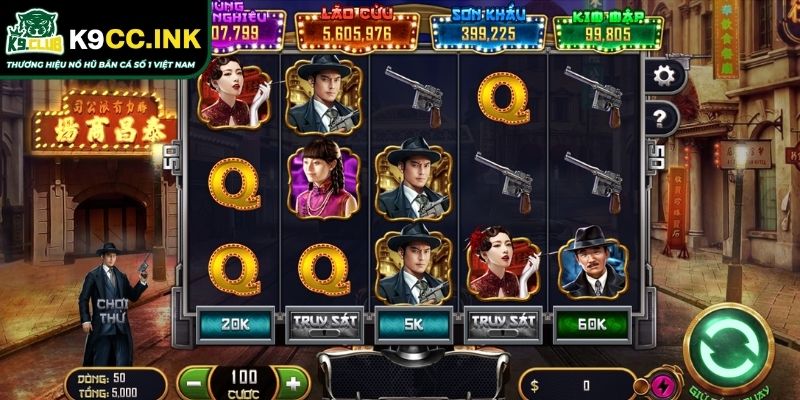
Task: Open the gear settings menu
Action: 663,75
